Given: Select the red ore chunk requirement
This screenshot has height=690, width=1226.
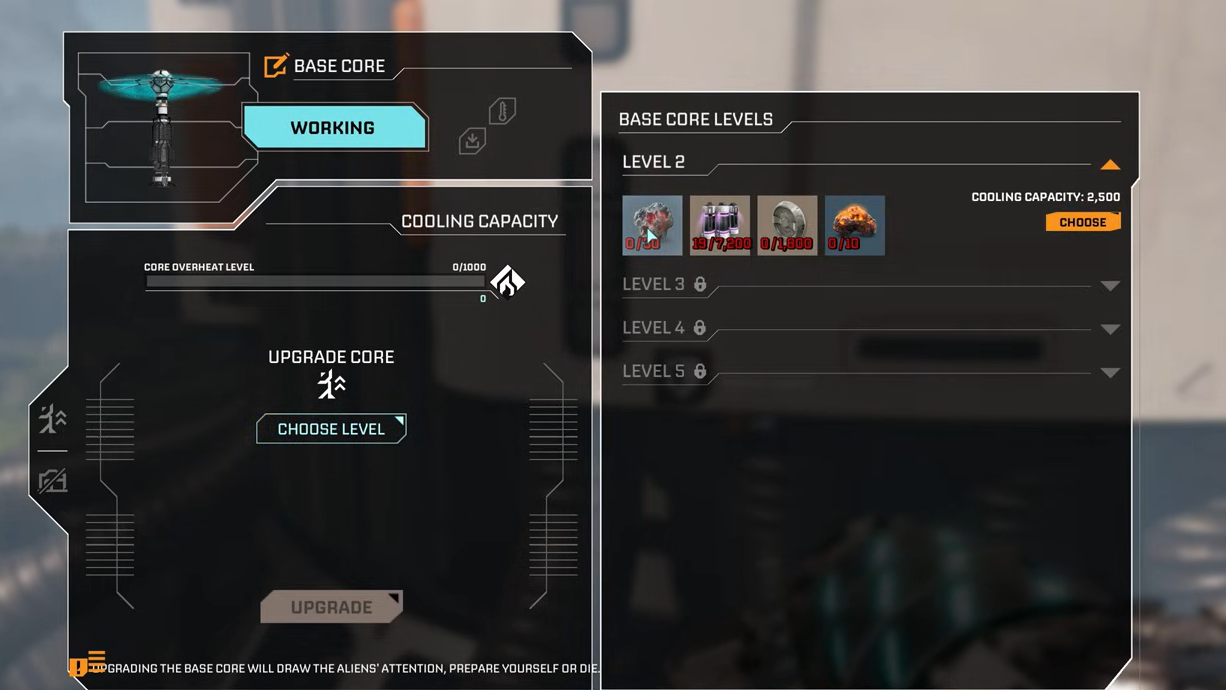Looking at the screenshot, I should pyautogui.click(x=652, y=225).
